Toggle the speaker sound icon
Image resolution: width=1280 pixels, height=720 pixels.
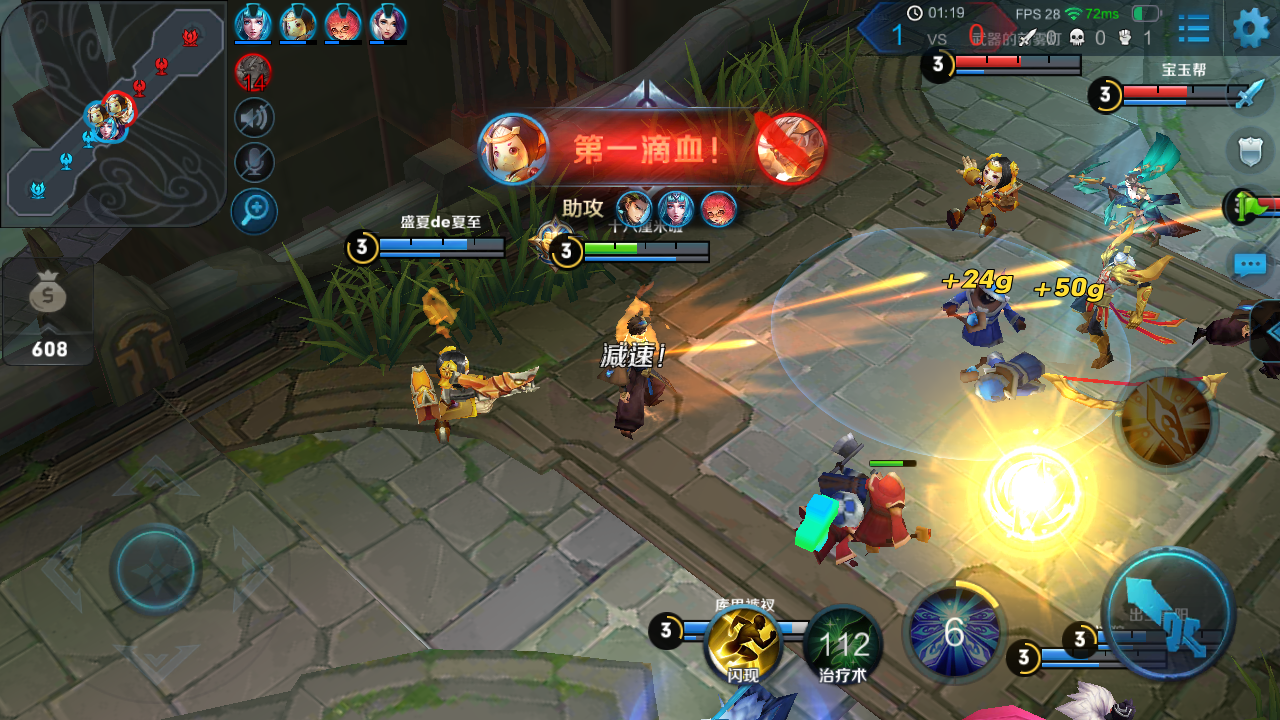click(x=254, y=117)
